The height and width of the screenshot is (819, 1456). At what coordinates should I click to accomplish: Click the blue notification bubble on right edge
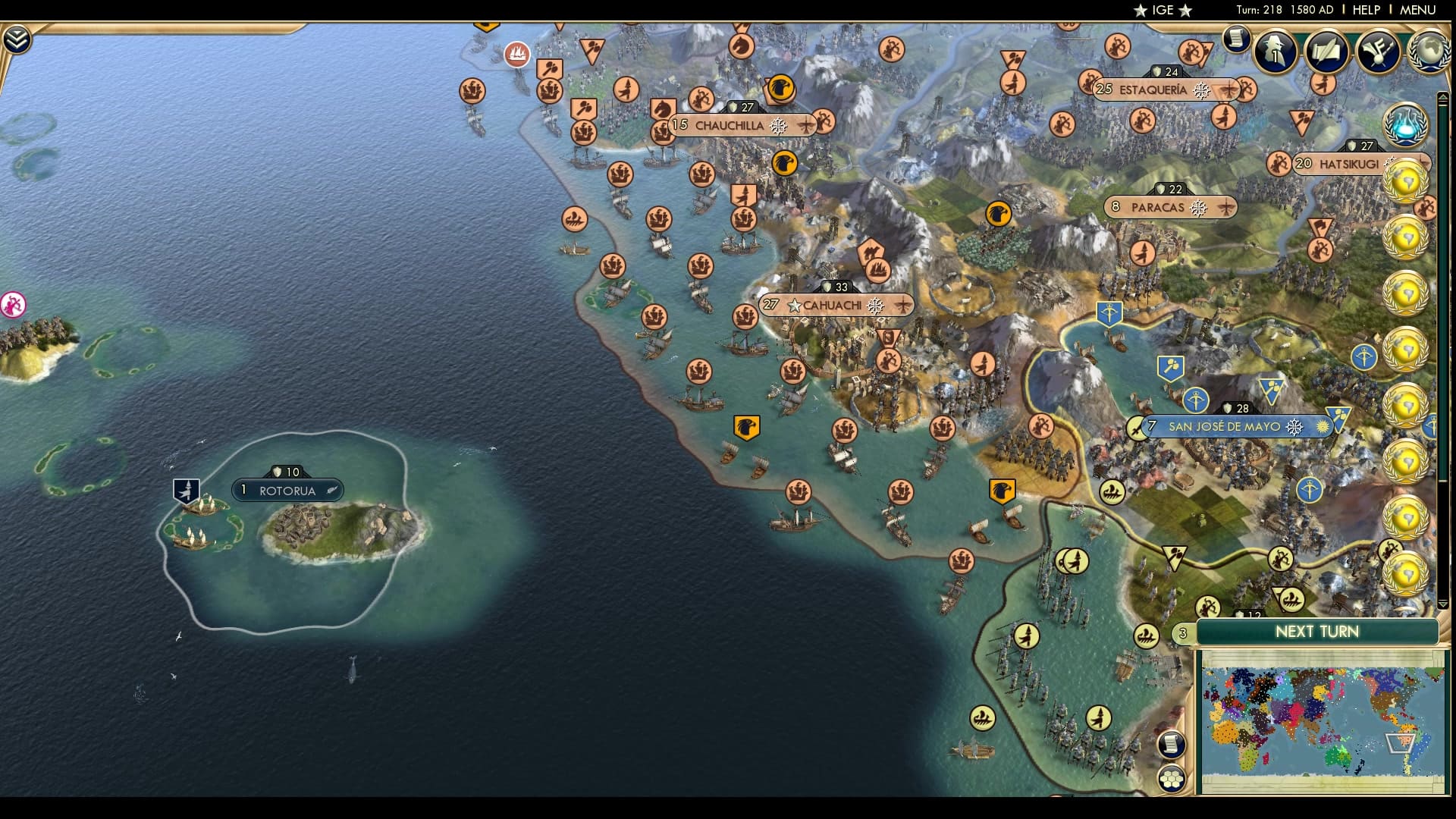click(1404, 127)
